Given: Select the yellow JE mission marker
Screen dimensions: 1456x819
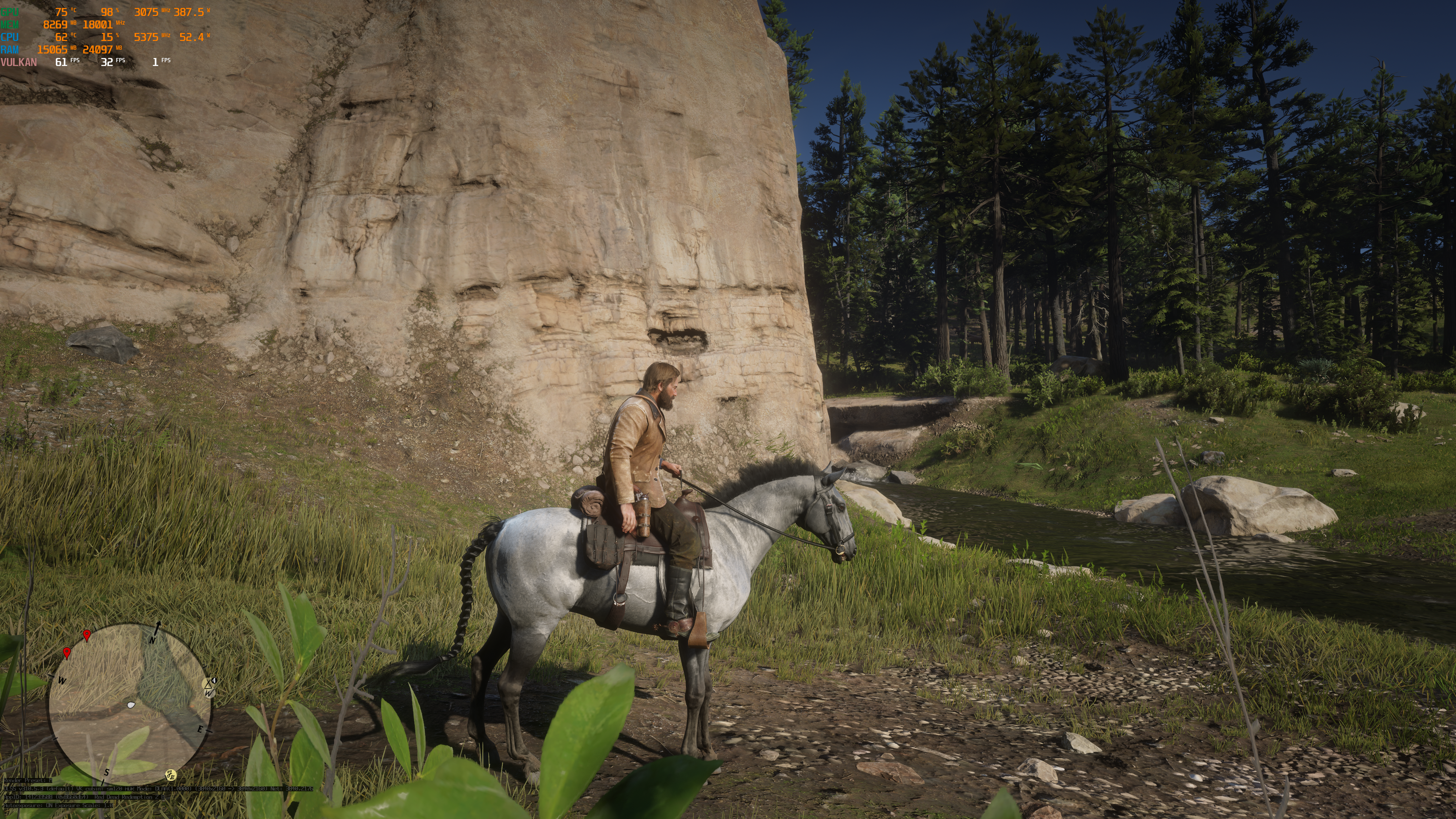Looking at the screenshot, I should [x=170, y=774].
